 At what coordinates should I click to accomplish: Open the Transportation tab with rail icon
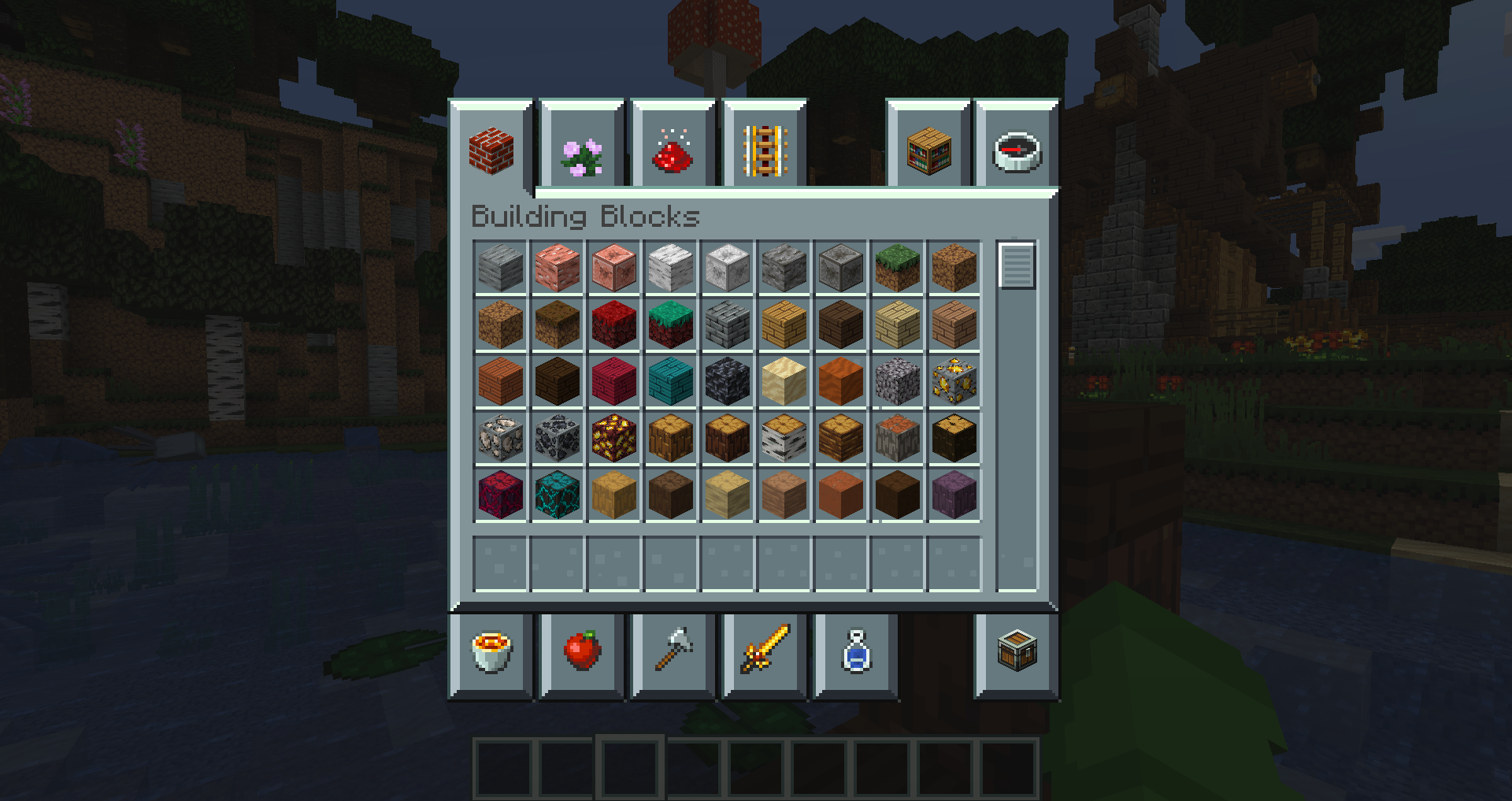click(x=764, y=150)
